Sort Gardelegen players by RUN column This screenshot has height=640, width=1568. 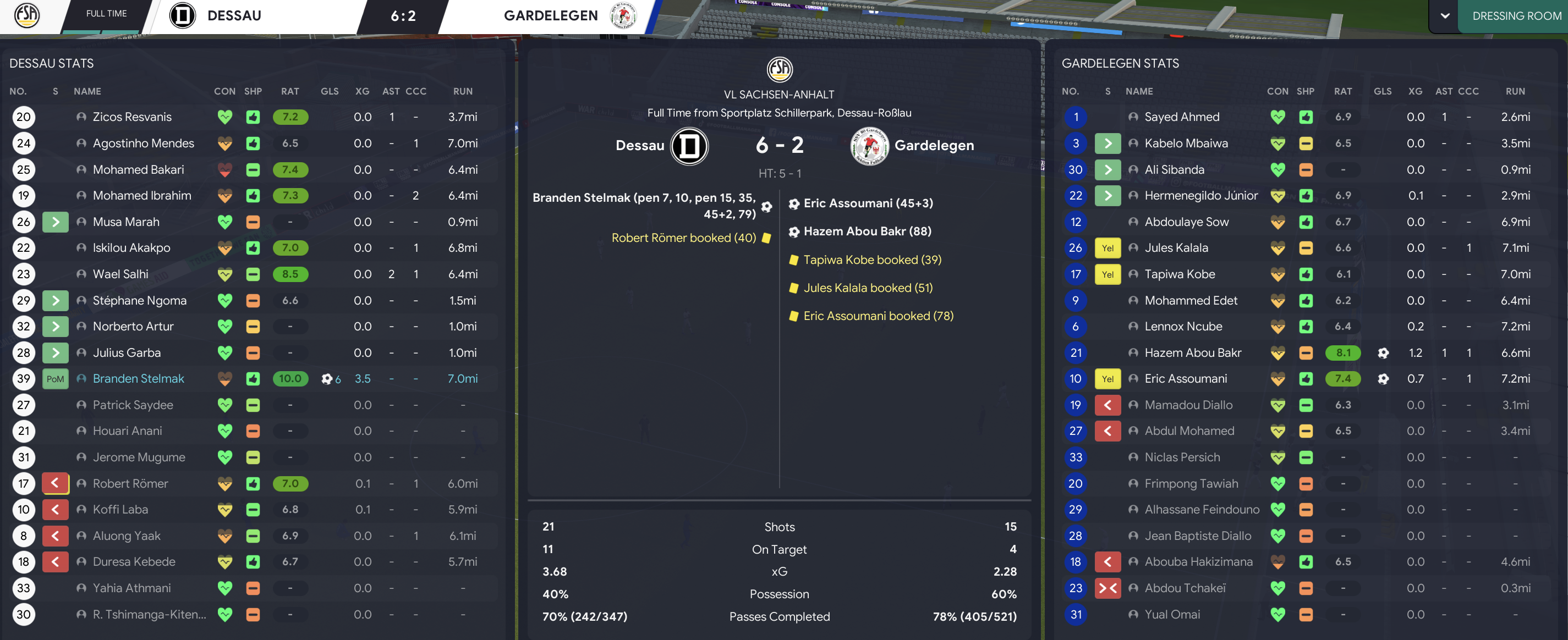[1515, 91]
